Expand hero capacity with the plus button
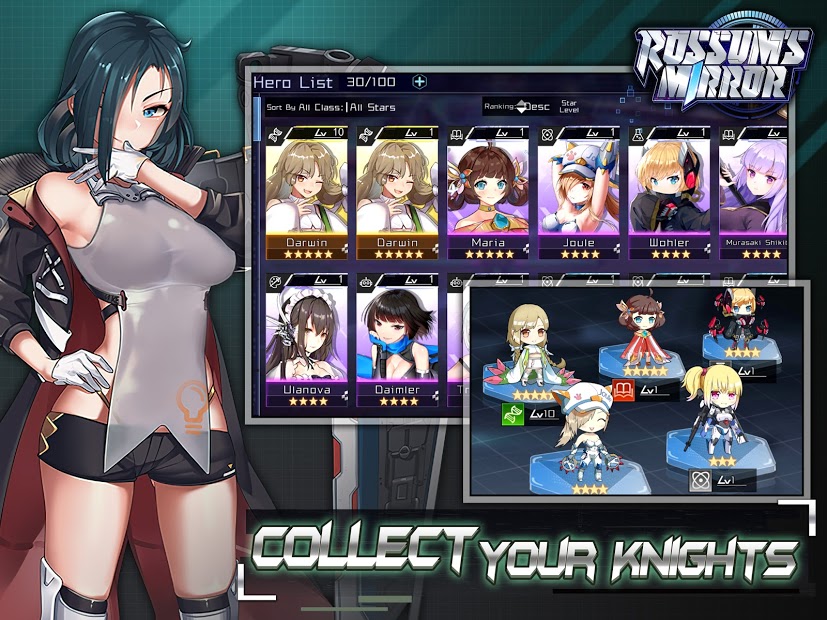 [x=420, y=82]
